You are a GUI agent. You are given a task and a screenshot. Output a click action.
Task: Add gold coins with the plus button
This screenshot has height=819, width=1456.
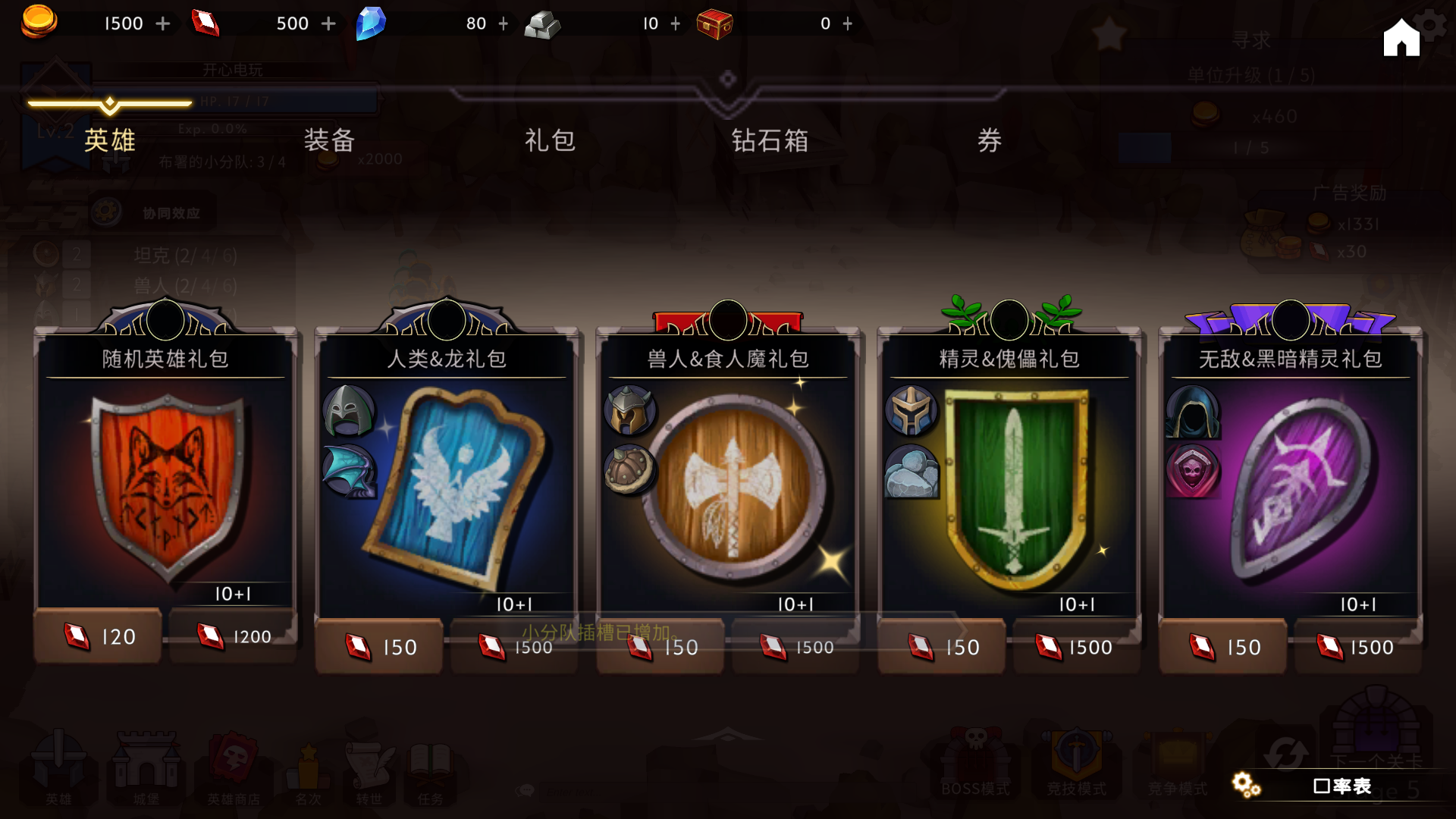163,24
